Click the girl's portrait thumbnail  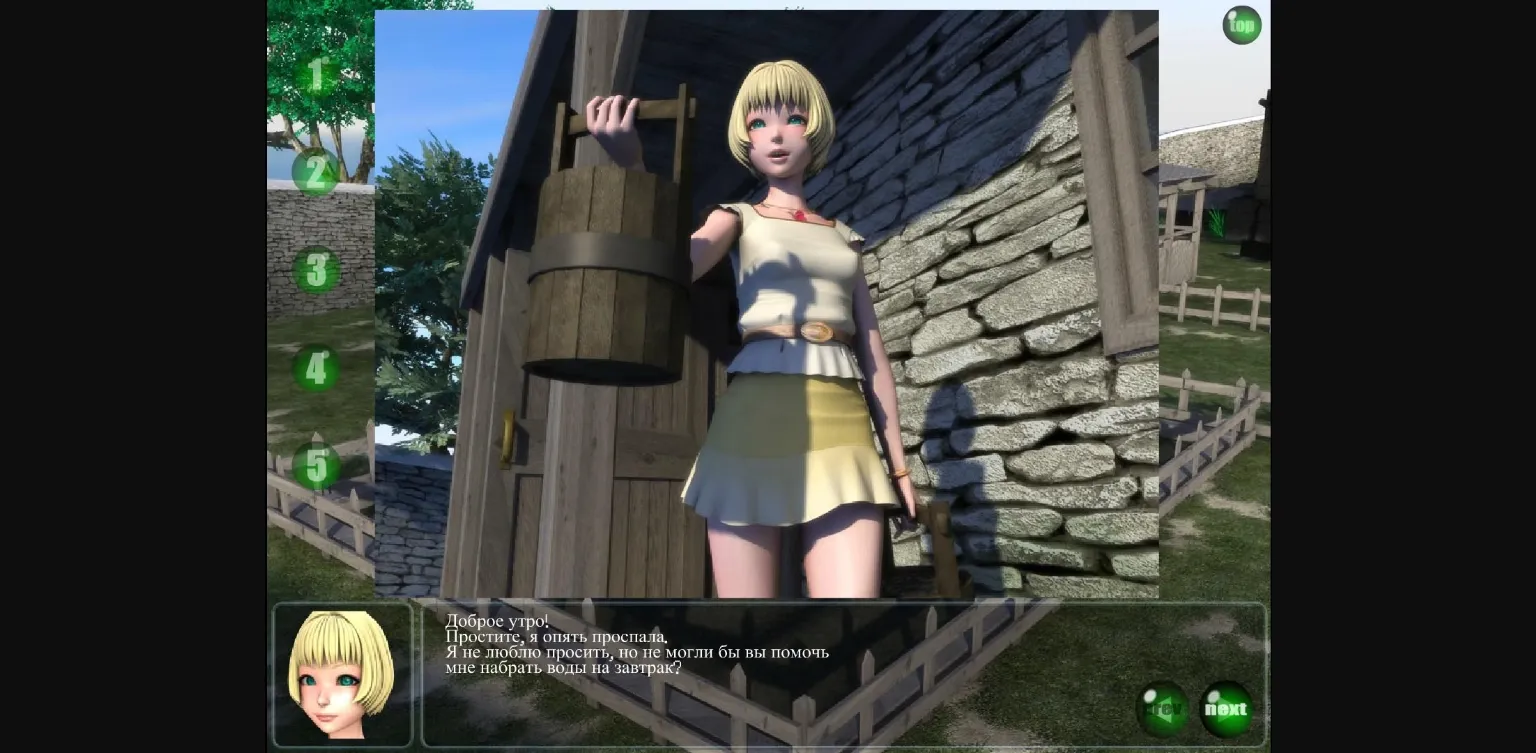pyautogui.click(x=343, y=673)
